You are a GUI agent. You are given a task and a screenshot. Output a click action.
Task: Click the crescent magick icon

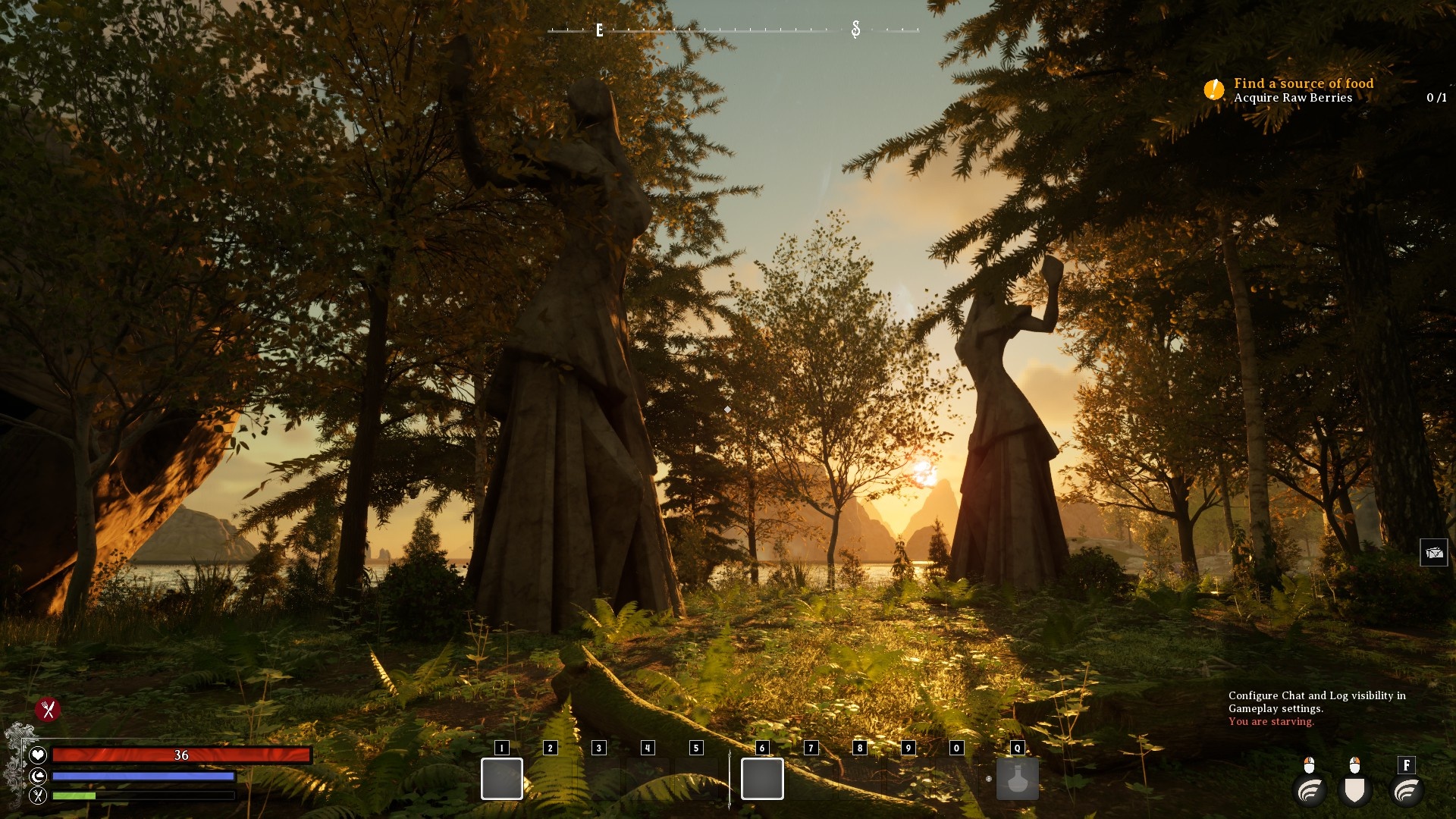point(37,775)
